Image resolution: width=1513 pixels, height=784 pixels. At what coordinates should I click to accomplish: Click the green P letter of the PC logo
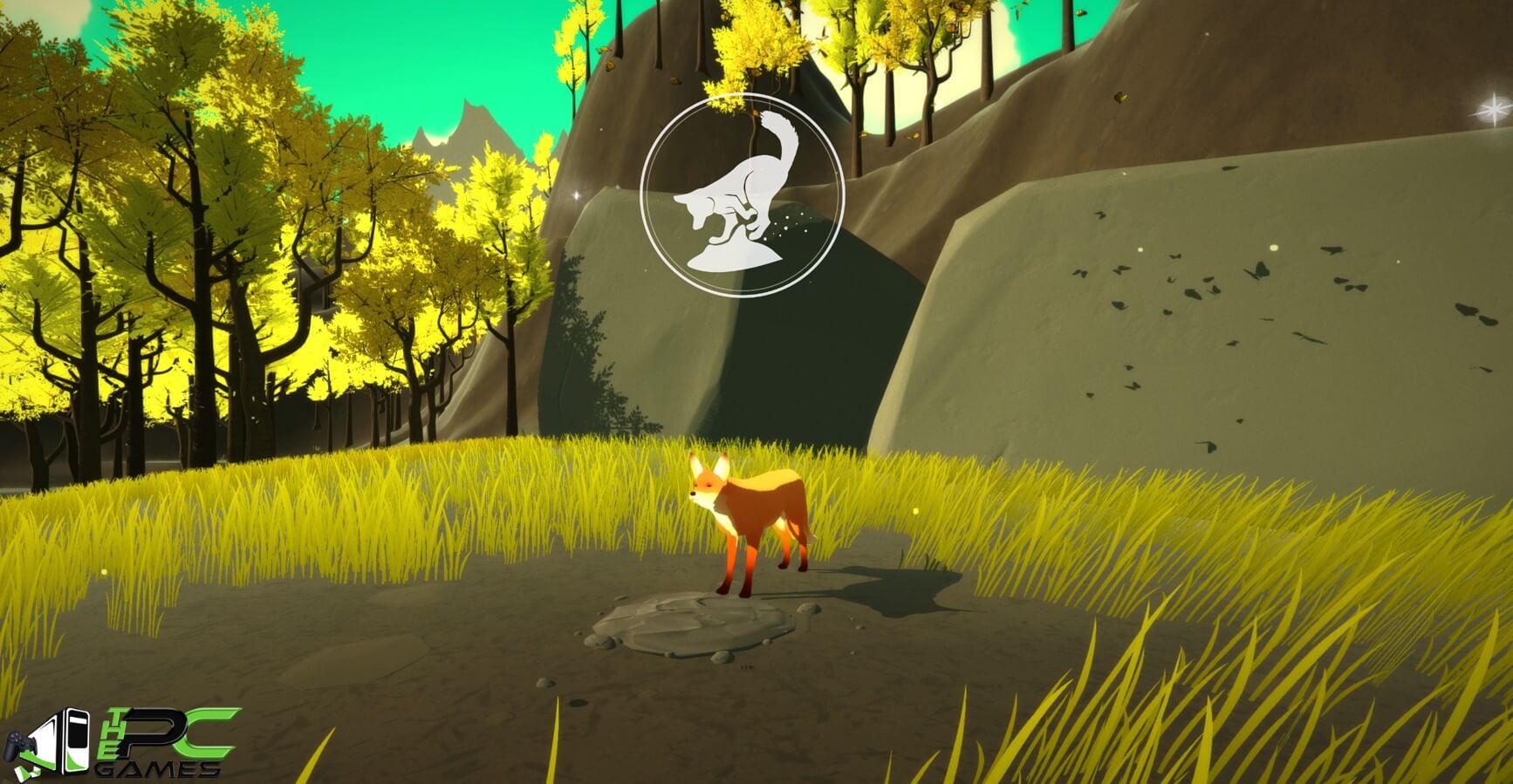click(153, 728)
